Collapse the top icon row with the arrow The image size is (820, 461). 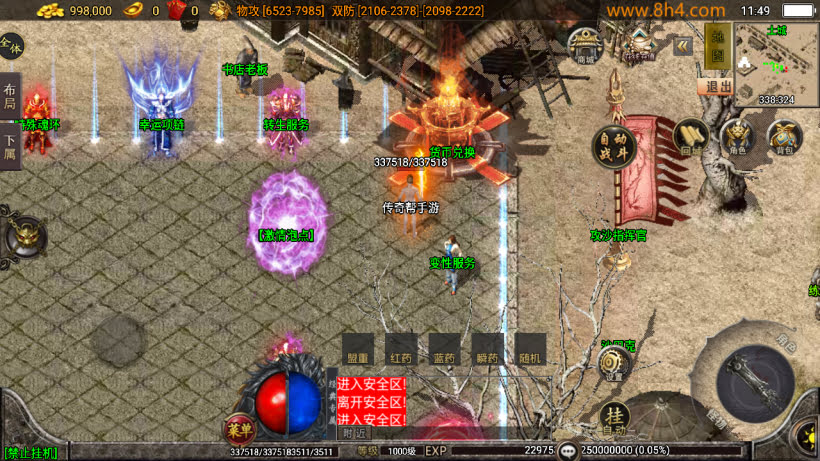(683, 46)
